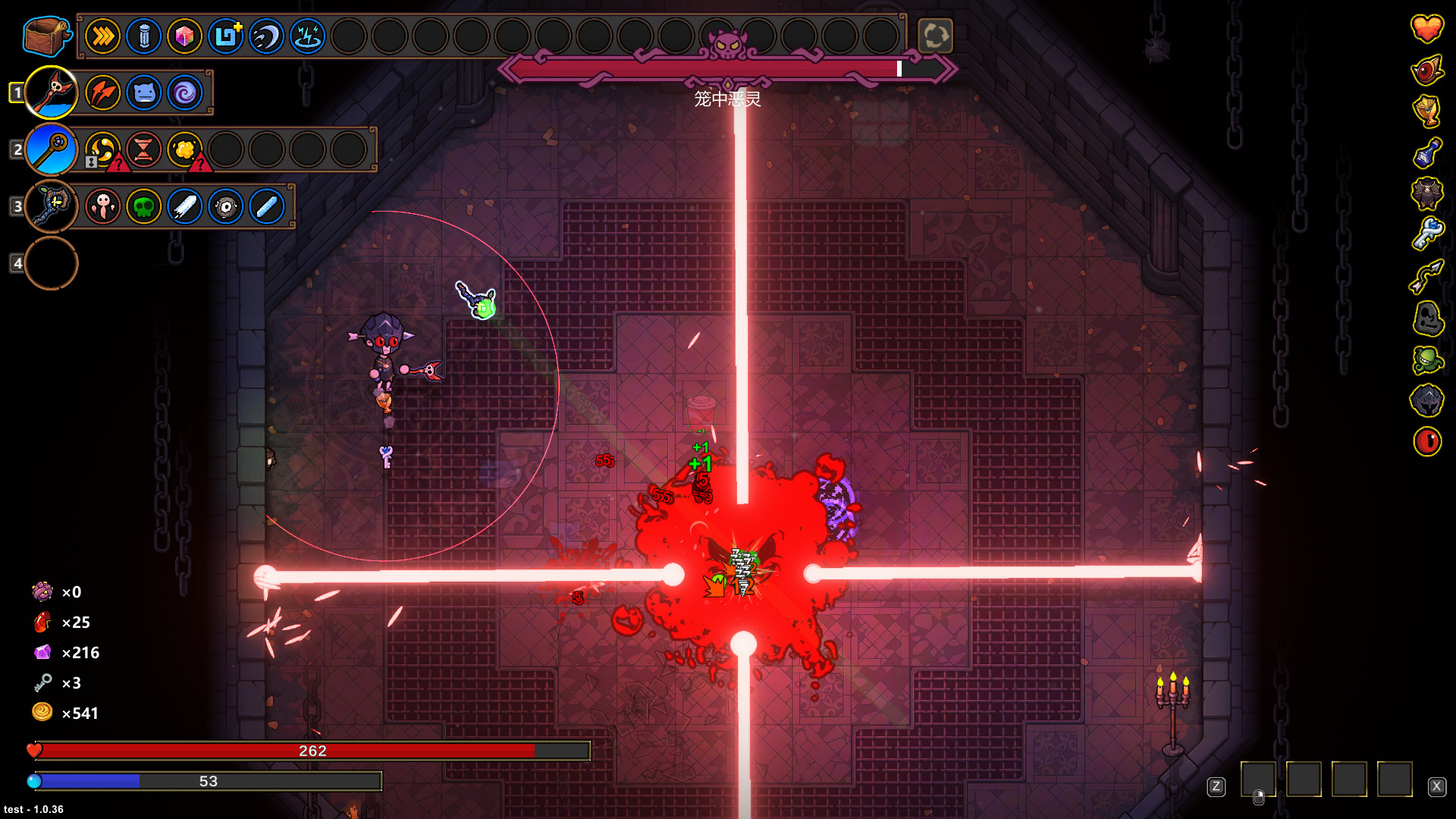Image resolution: width=1456 pixels, height=819 pixels.
Task: Select the orange triple-chevron spell
Action: click(102, 36)
